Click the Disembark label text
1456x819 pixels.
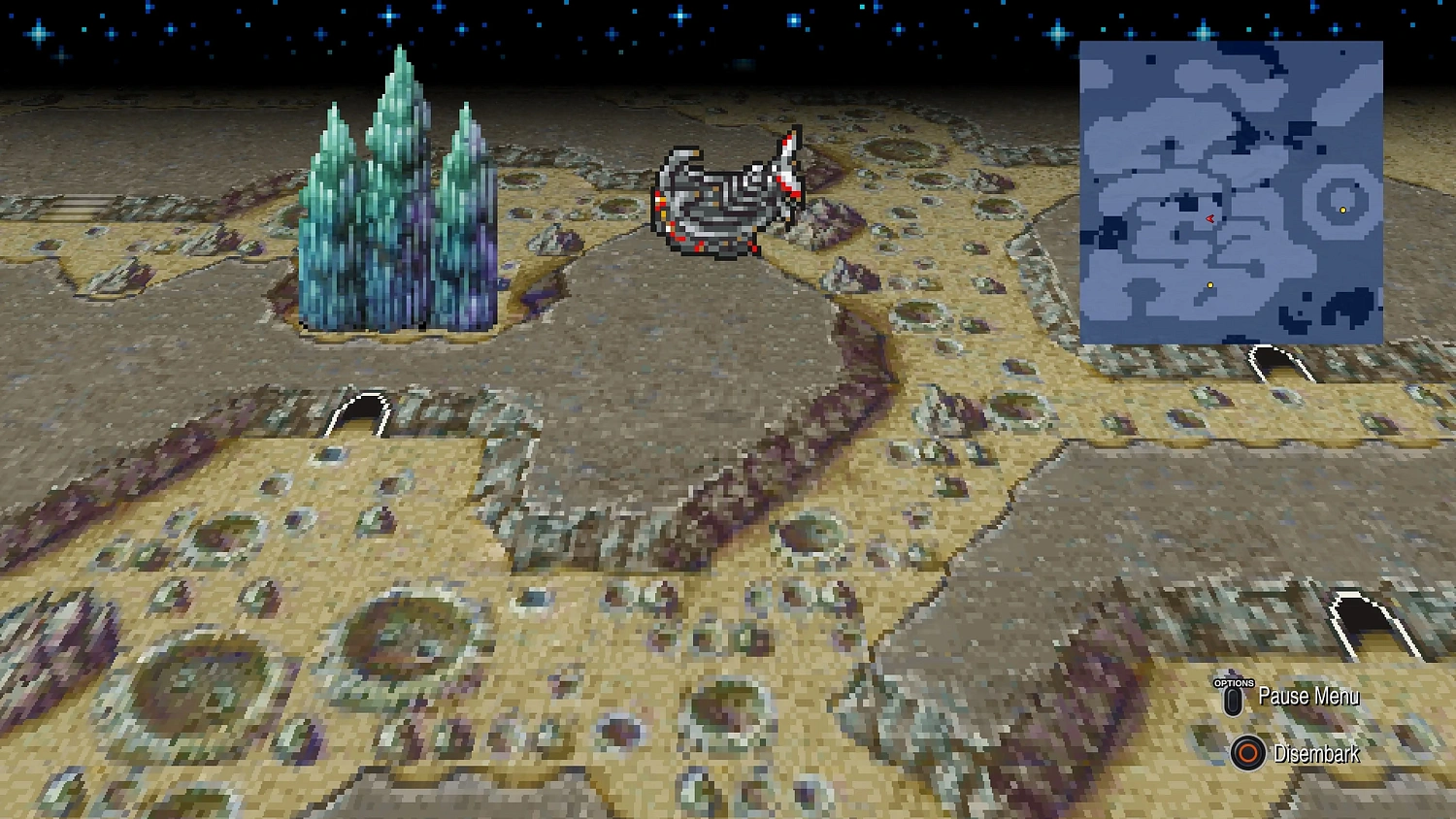tap(1317, 755)
